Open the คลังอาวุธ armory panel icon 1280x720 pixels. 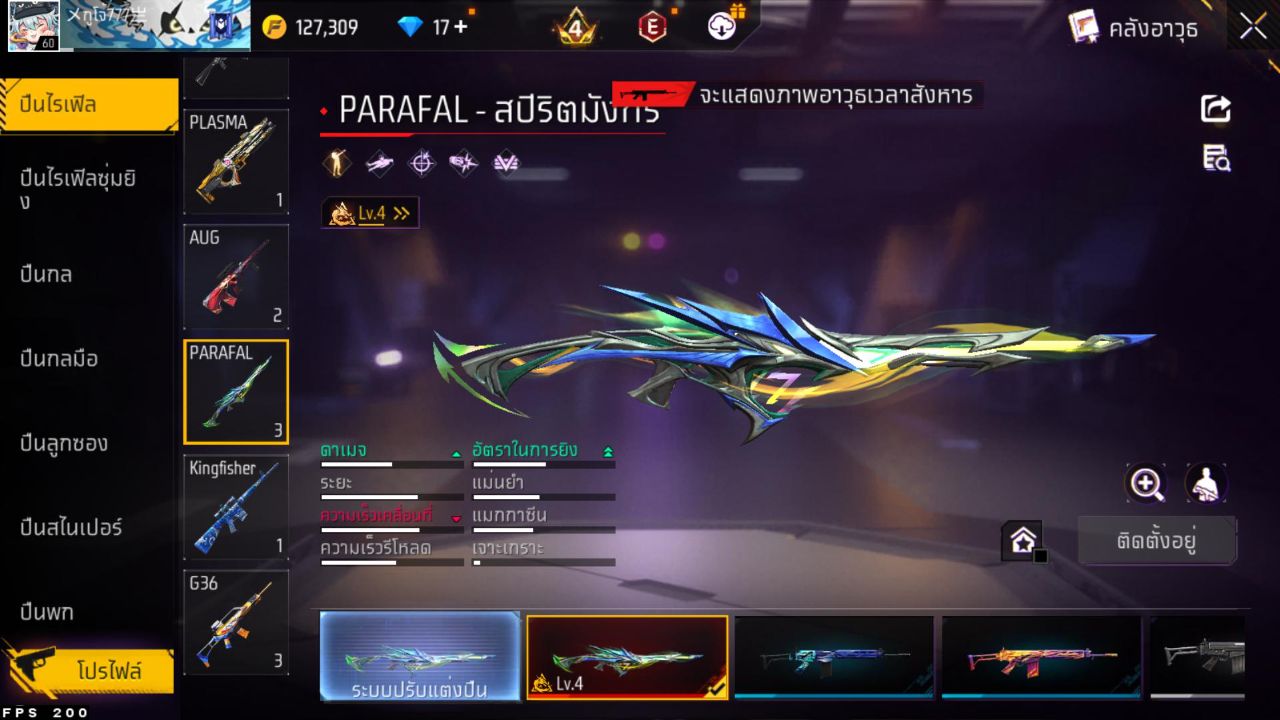coord(1085,27)
